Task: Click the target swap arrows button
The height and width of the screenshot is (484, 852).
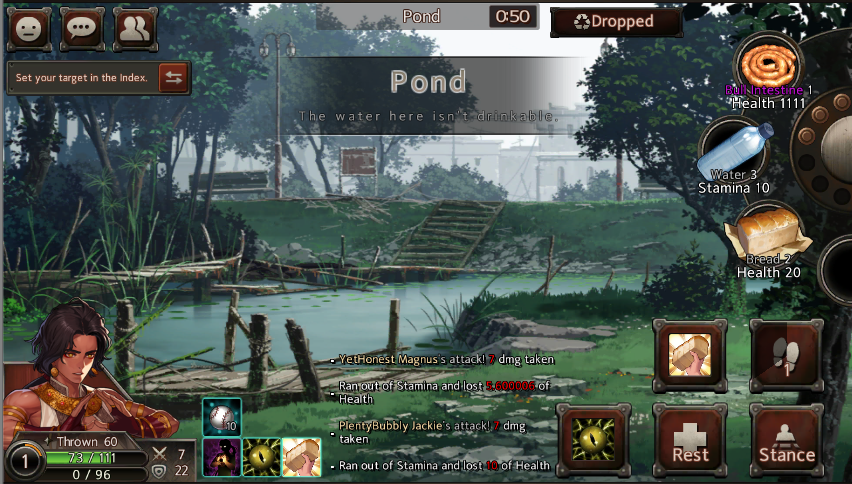Action: [x=174, y=78]
